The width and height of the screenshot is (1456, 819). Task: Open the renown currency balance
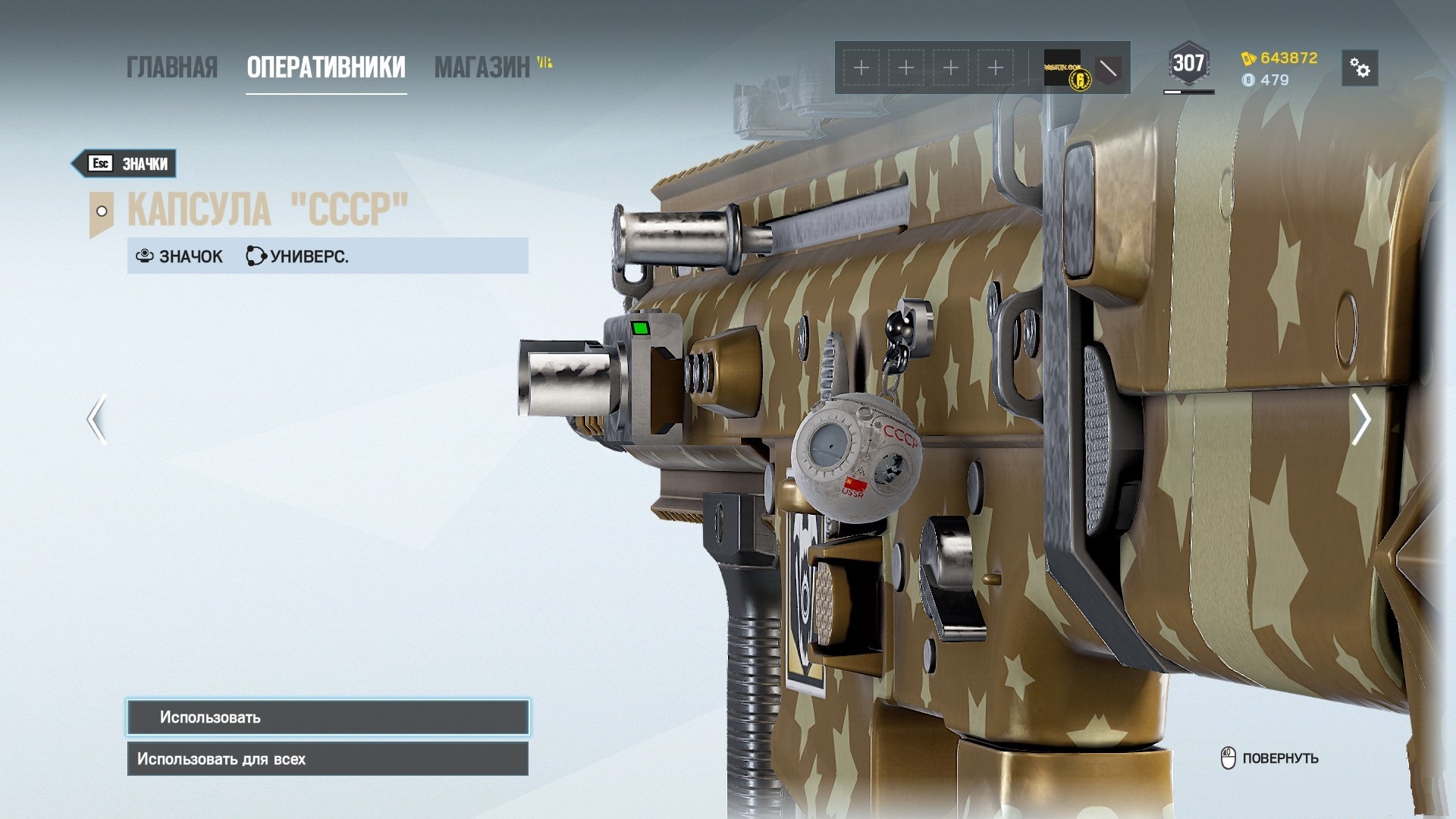point(1280,58)
